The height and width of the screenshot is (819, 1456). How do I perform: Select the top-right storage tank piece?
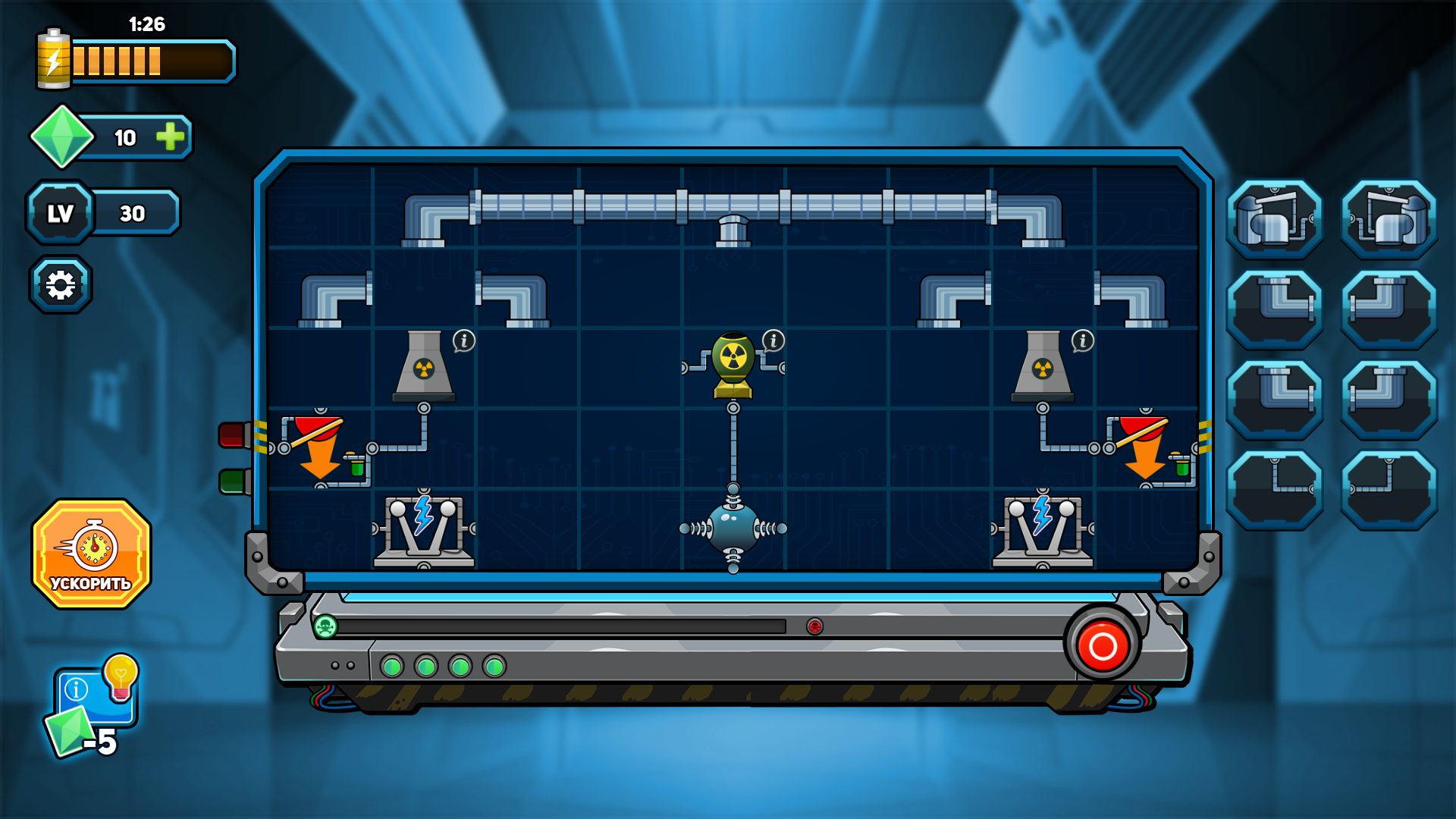click(1388, 219)
